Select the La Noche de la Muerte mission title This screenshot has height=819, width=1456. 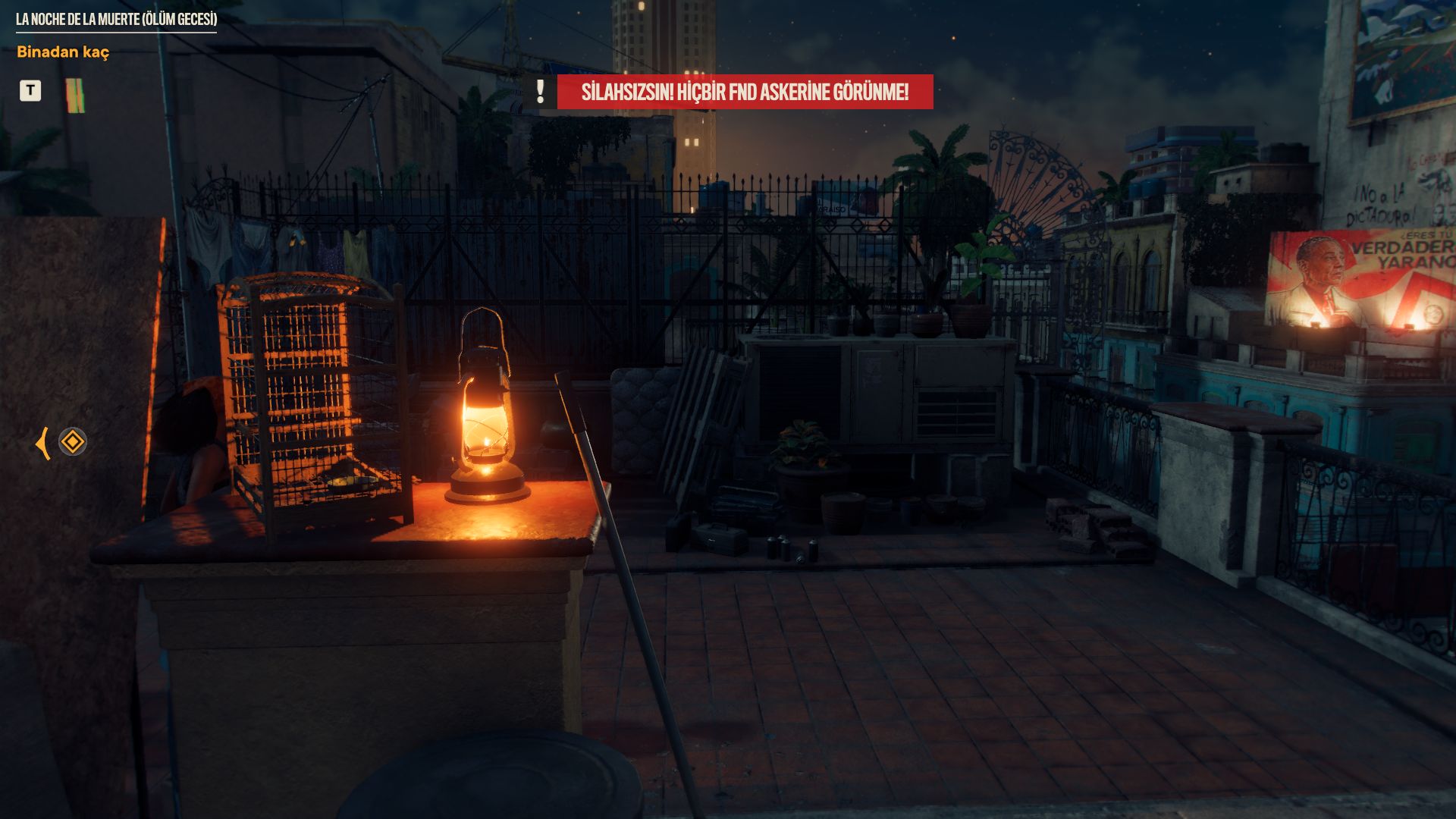(x=116, y=19)
